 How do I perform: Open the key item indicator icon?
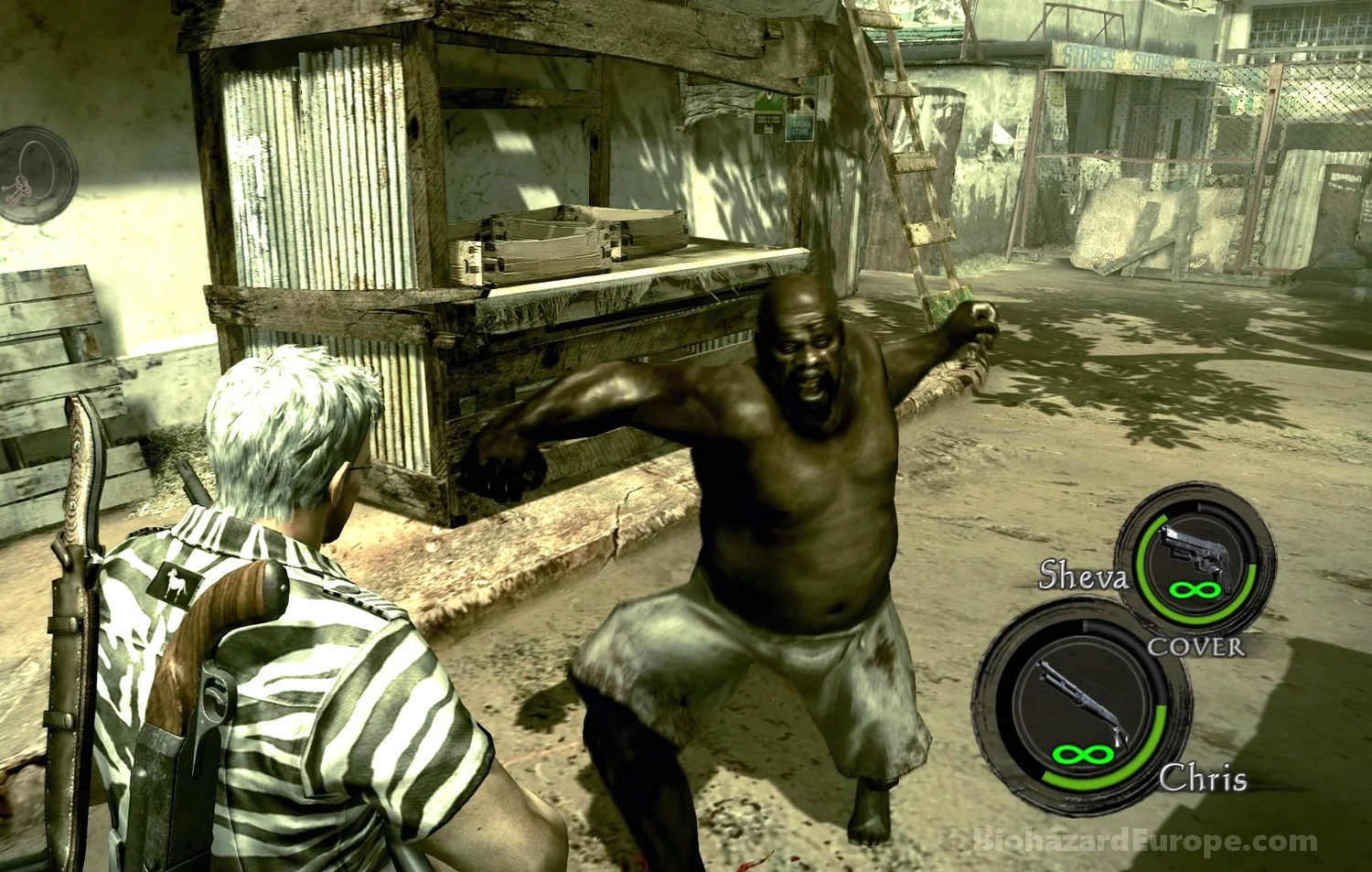point(37,175)
